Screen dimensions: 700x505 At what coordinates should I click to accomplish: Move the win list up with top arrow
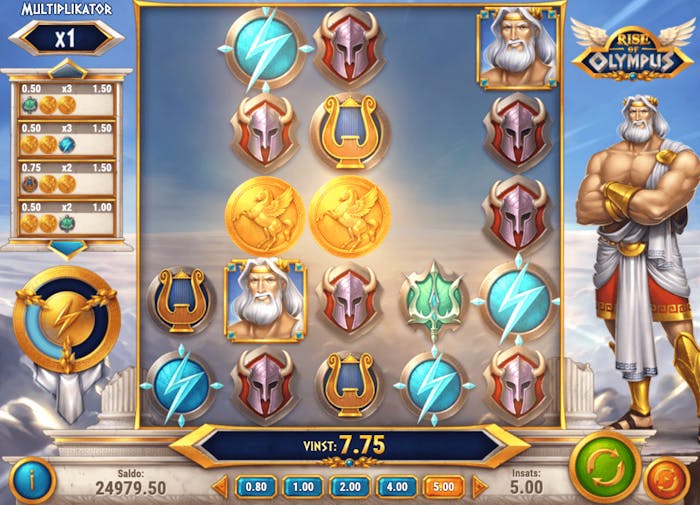pos(67,68)
